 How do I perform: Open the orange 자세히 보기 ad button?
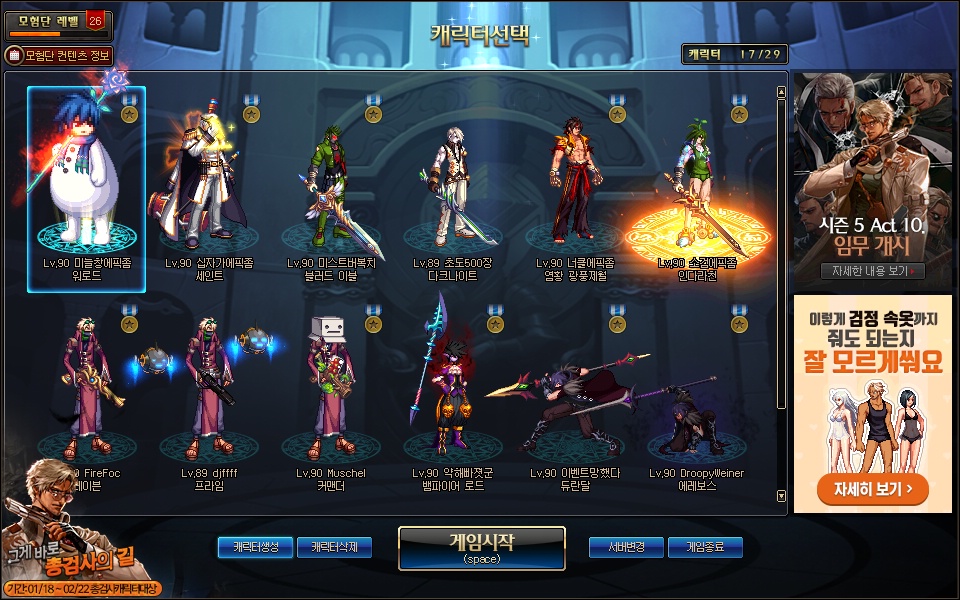(x=872, y=490)
